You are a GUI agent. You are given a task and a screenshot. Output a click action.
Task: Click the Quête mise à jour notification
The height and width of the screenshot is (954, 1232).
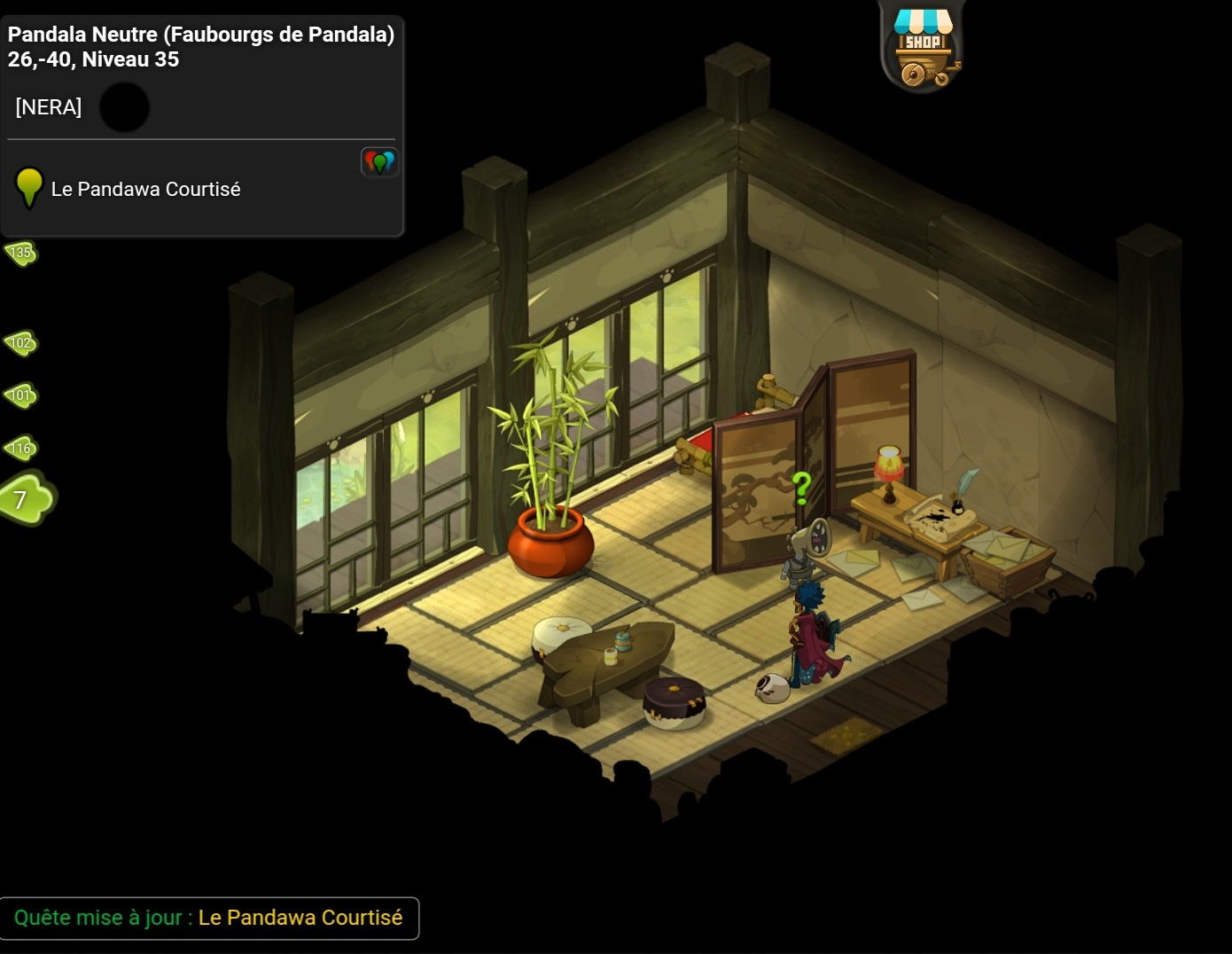(x=209, y=918)
